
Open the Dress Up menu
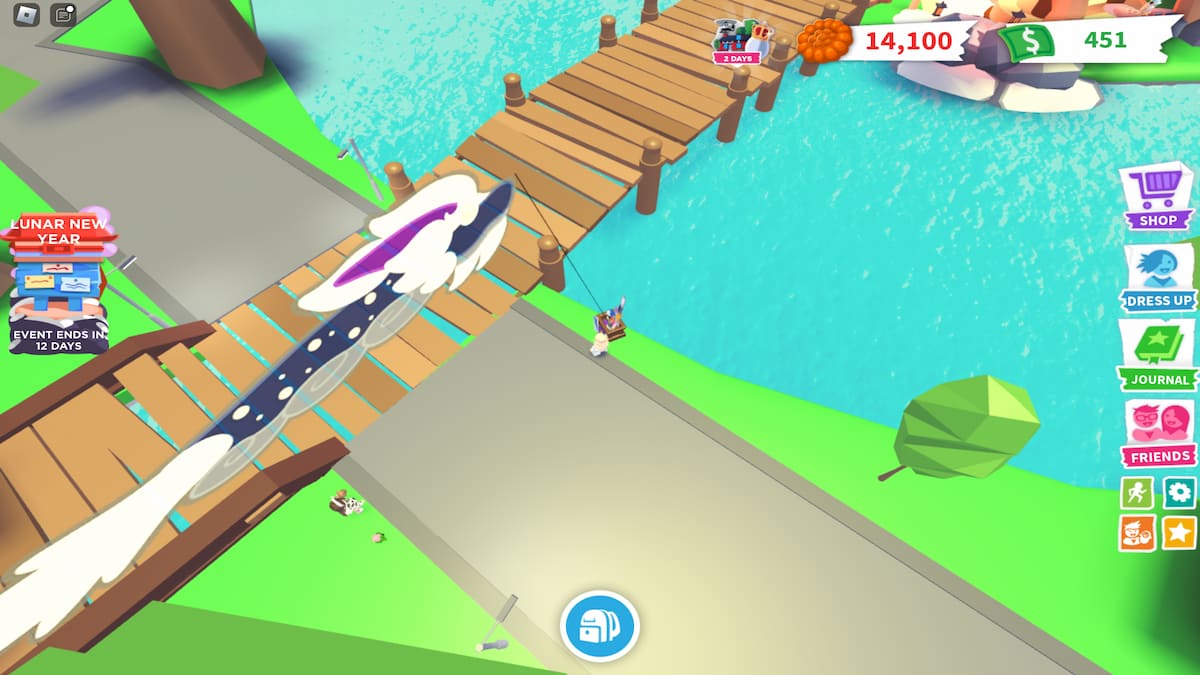pos(1158,276)
